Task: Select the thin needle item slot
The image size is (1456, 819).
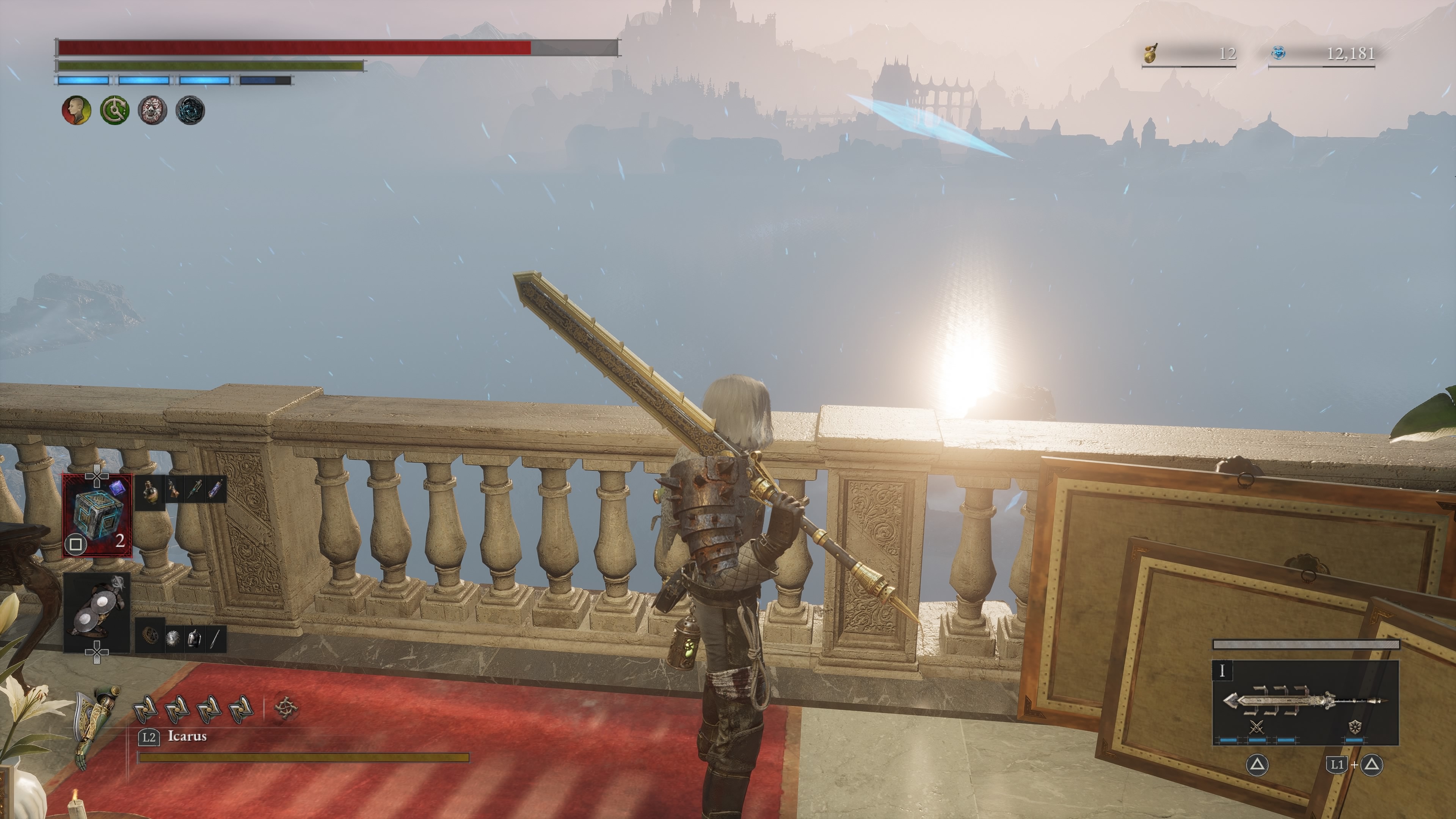Action: 215,639
